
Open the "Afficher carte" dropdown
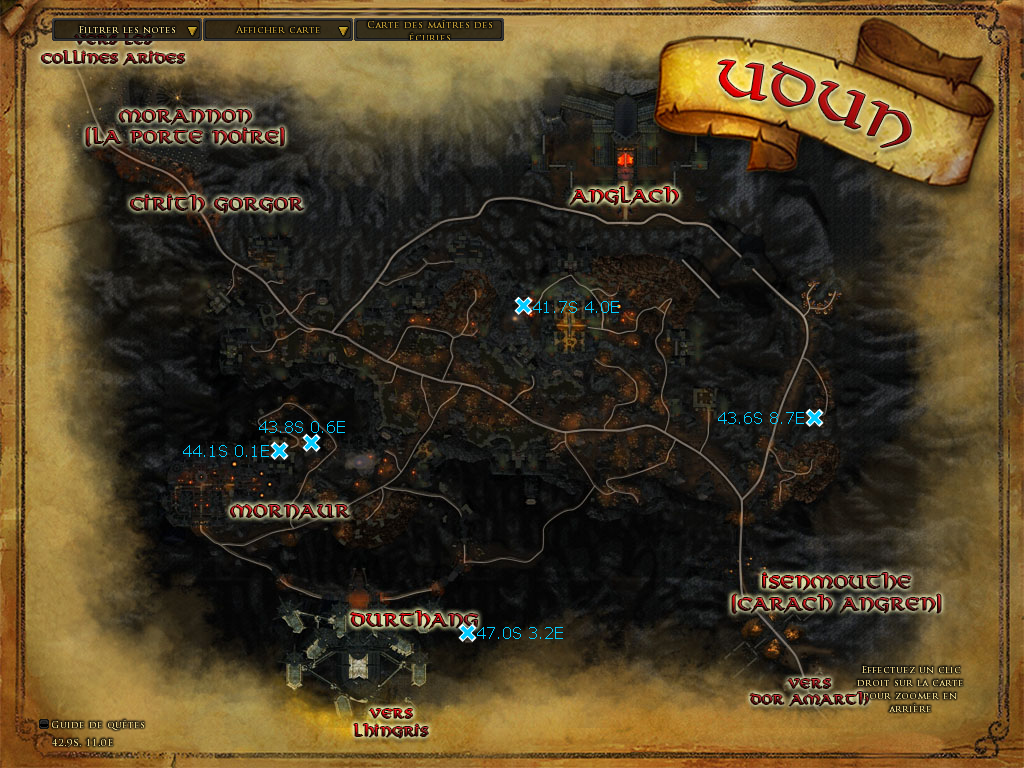tap(278, 30)
